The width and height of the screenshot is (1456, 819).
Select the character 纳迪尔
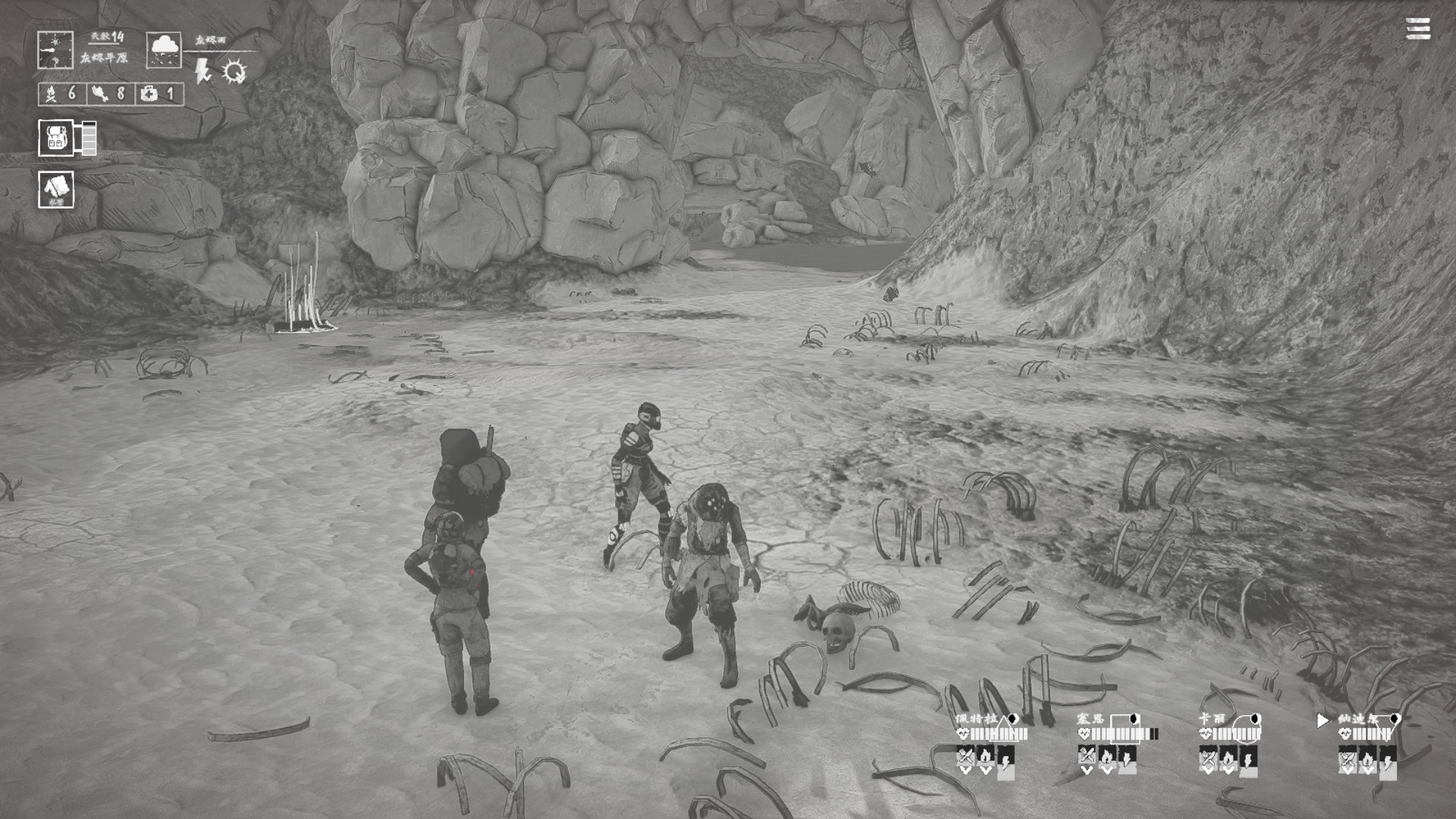point(1357,719)
